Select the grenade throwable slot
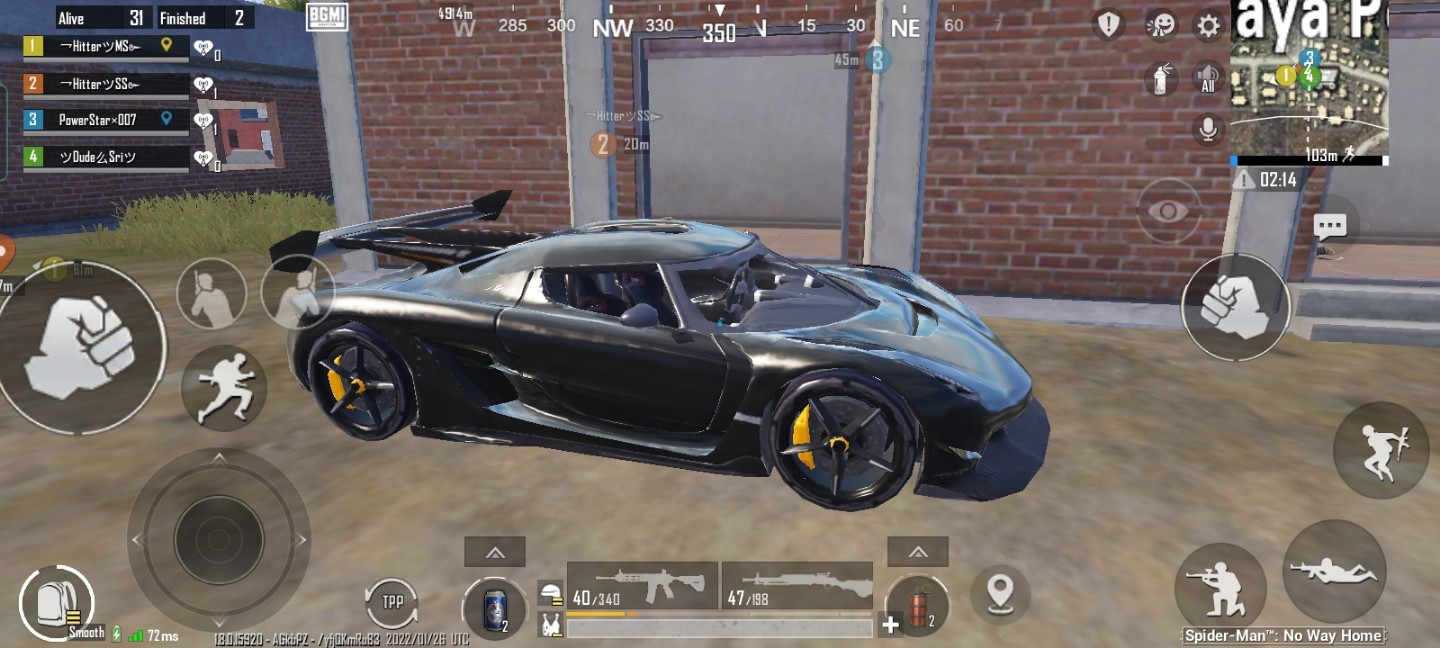 916,606
